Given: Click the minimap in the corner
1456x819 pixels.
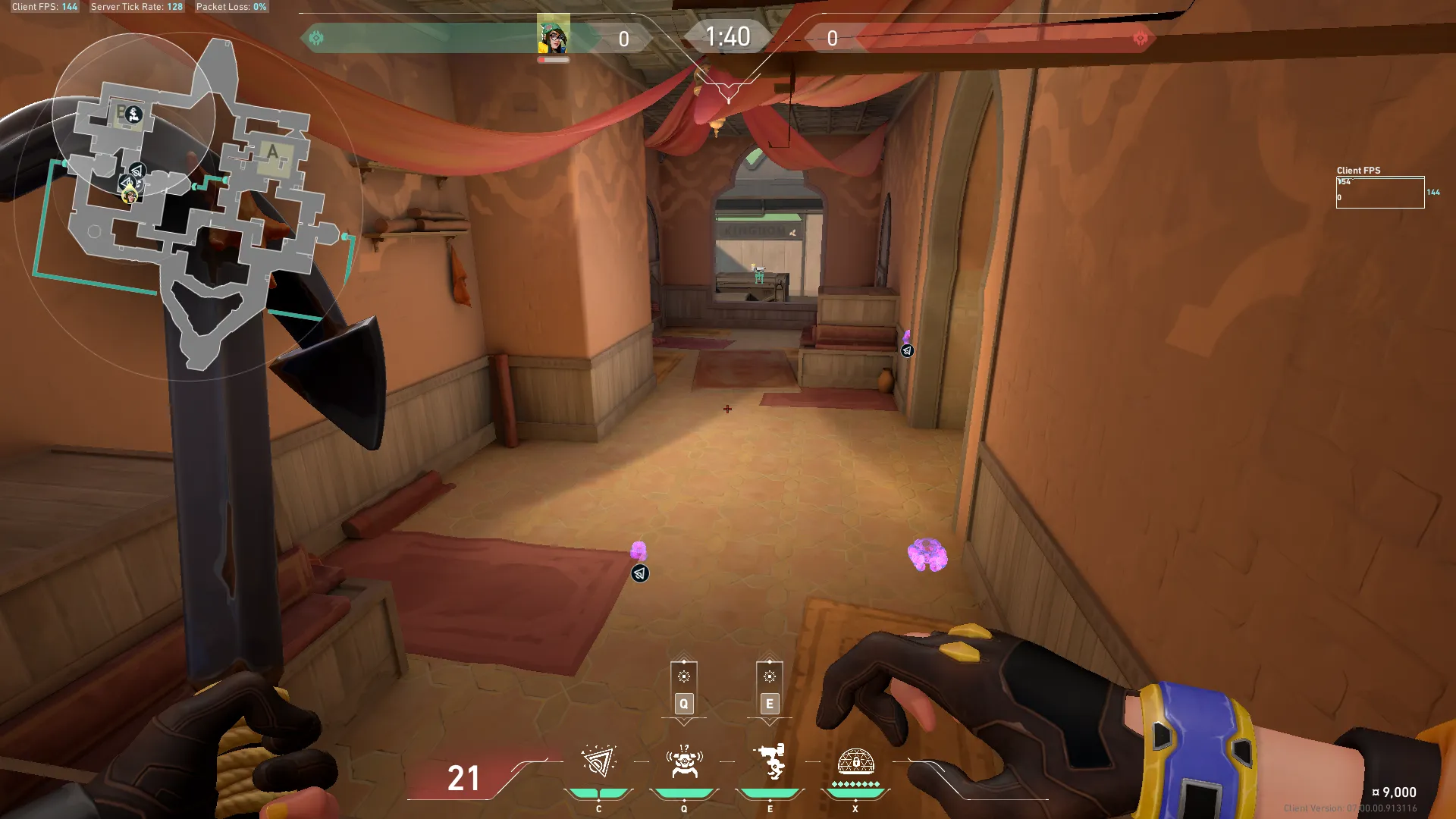Looking at the screenshot, I should pyautogui.click(x=190, y=205).
